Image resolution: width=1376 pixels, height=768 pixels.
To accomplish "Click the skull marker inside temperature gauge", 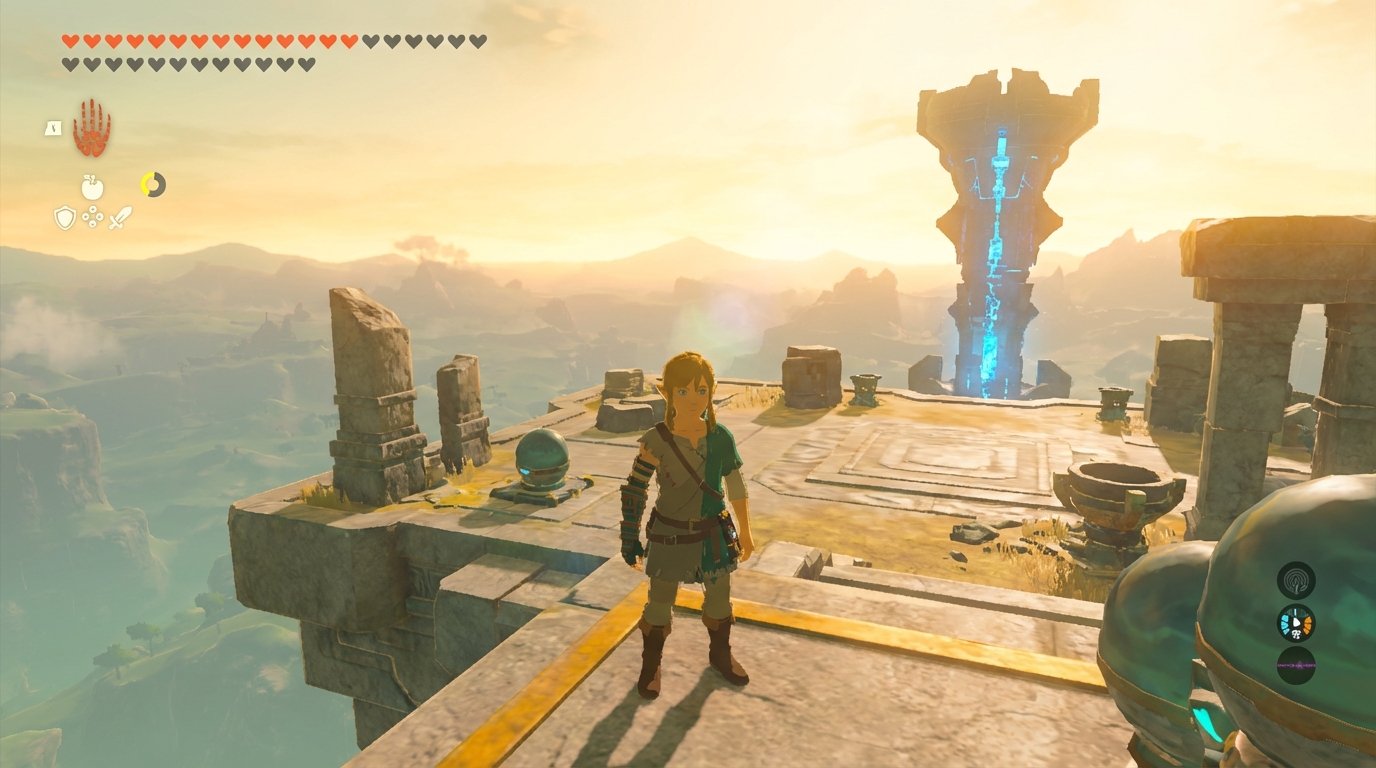I will click(1296, 634).
